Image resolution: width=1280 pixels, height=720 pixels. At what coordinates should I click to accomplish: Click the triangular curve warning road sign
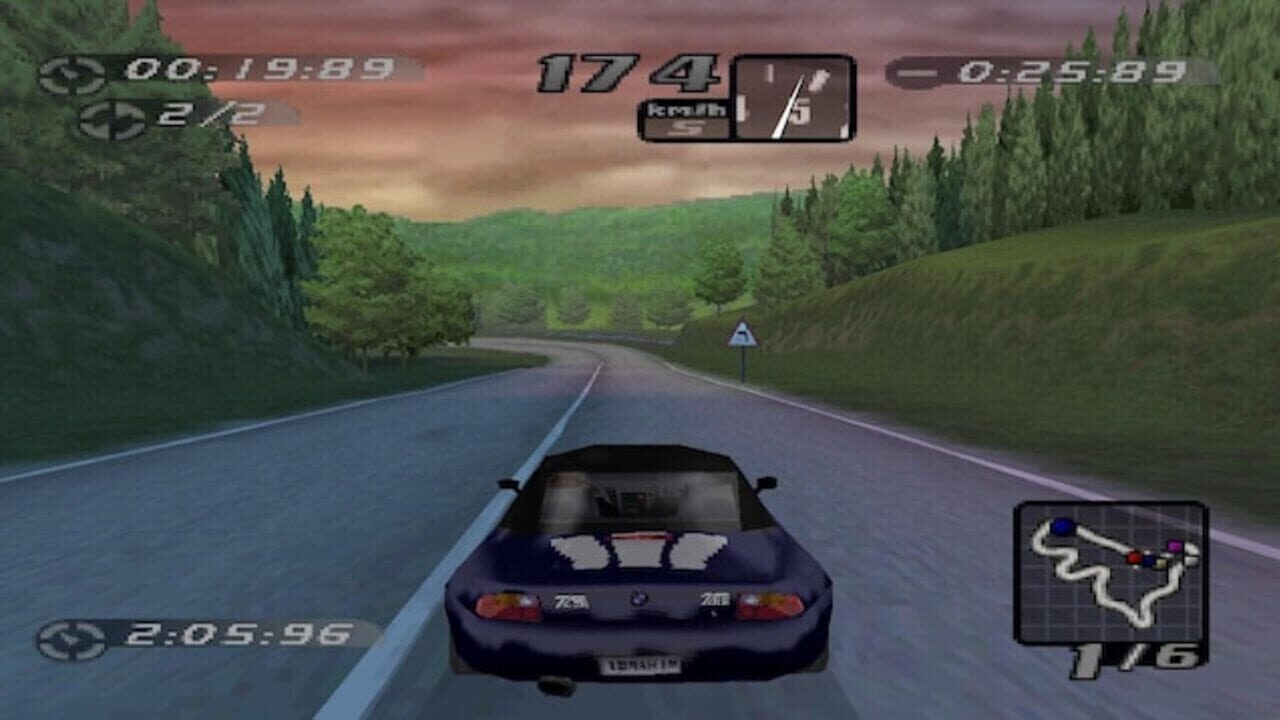[x=741, y=334]
